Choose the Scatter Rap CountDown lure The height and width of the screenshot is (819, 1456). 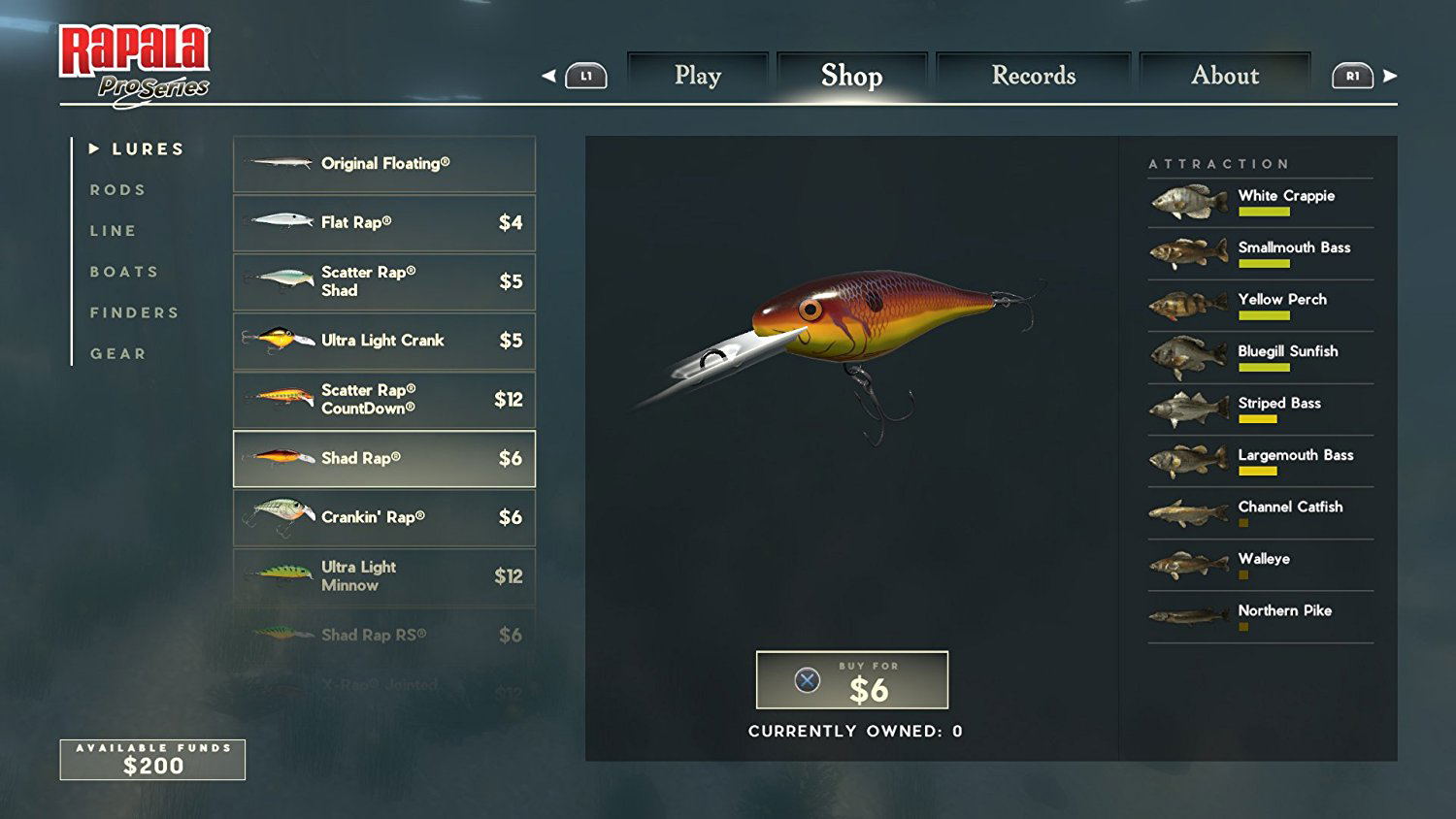click(x=384, y=400)
